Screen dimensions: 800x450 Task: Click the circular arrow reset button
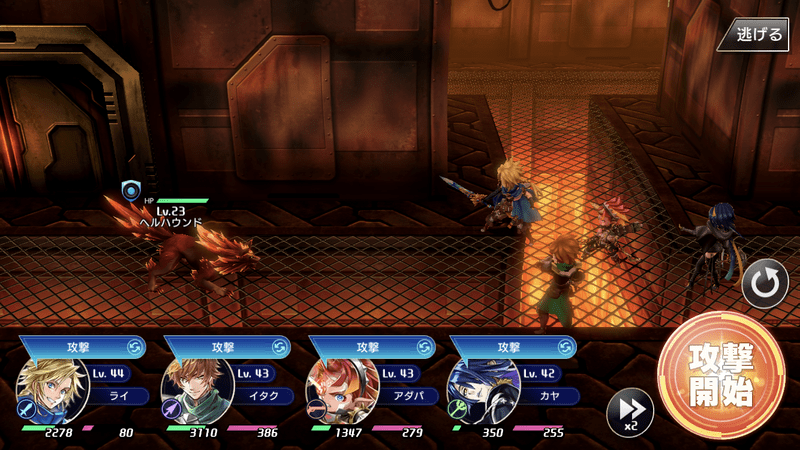pyautogui.click(x=764, y=286)
